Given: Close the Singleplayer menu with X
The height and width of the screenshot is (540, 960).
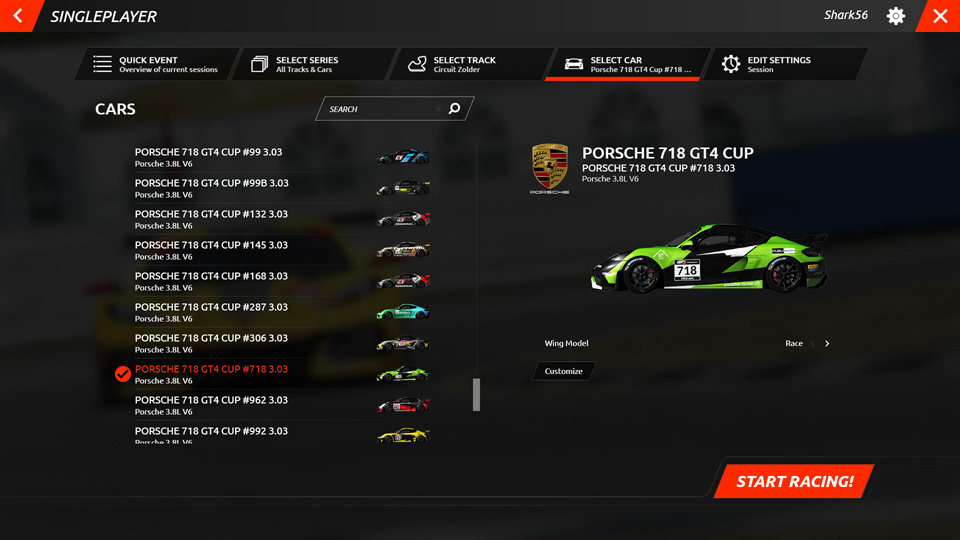Looking at the screenshot, I should pos(940,16).
